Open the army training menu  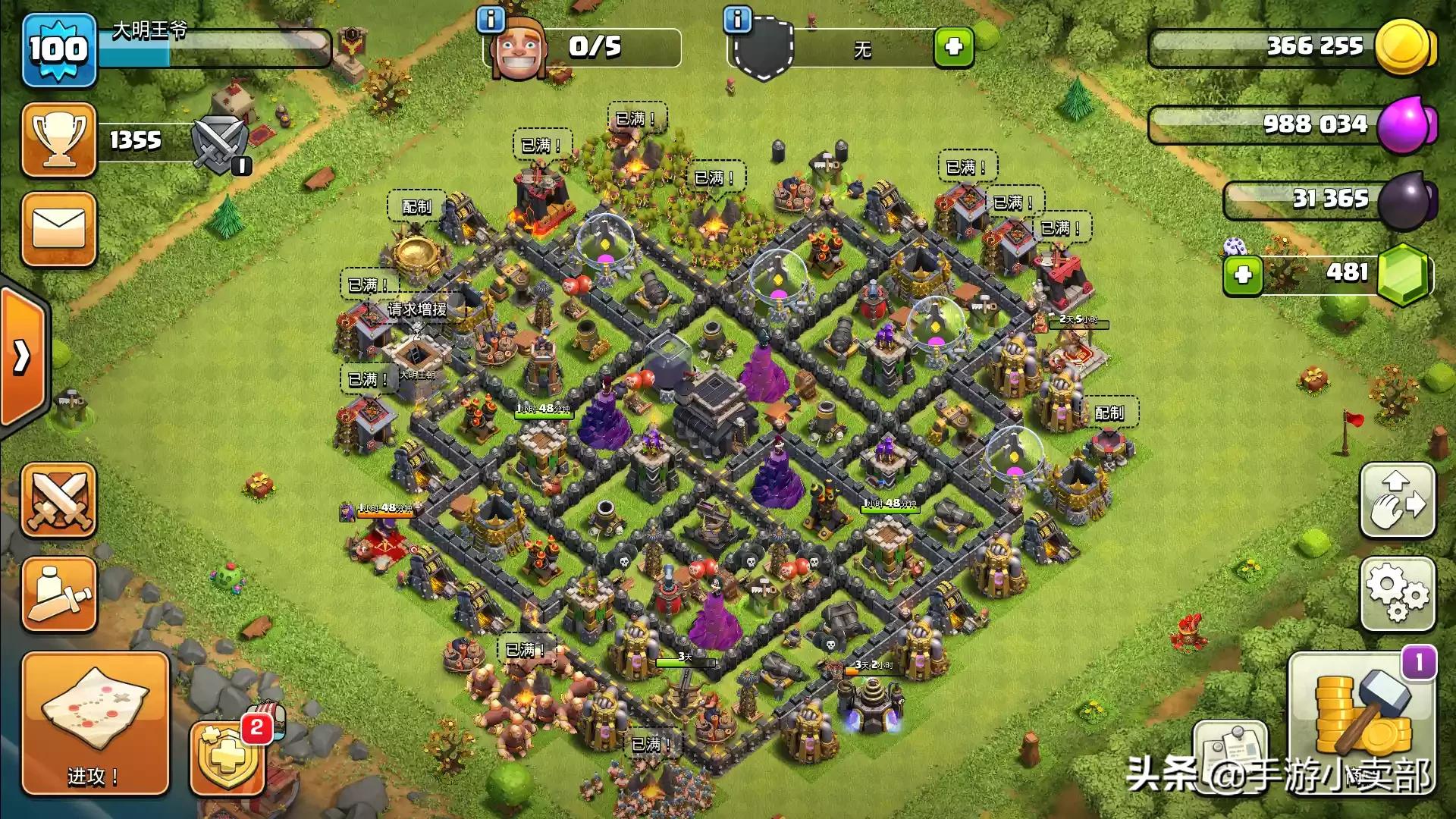click(58, 595)
